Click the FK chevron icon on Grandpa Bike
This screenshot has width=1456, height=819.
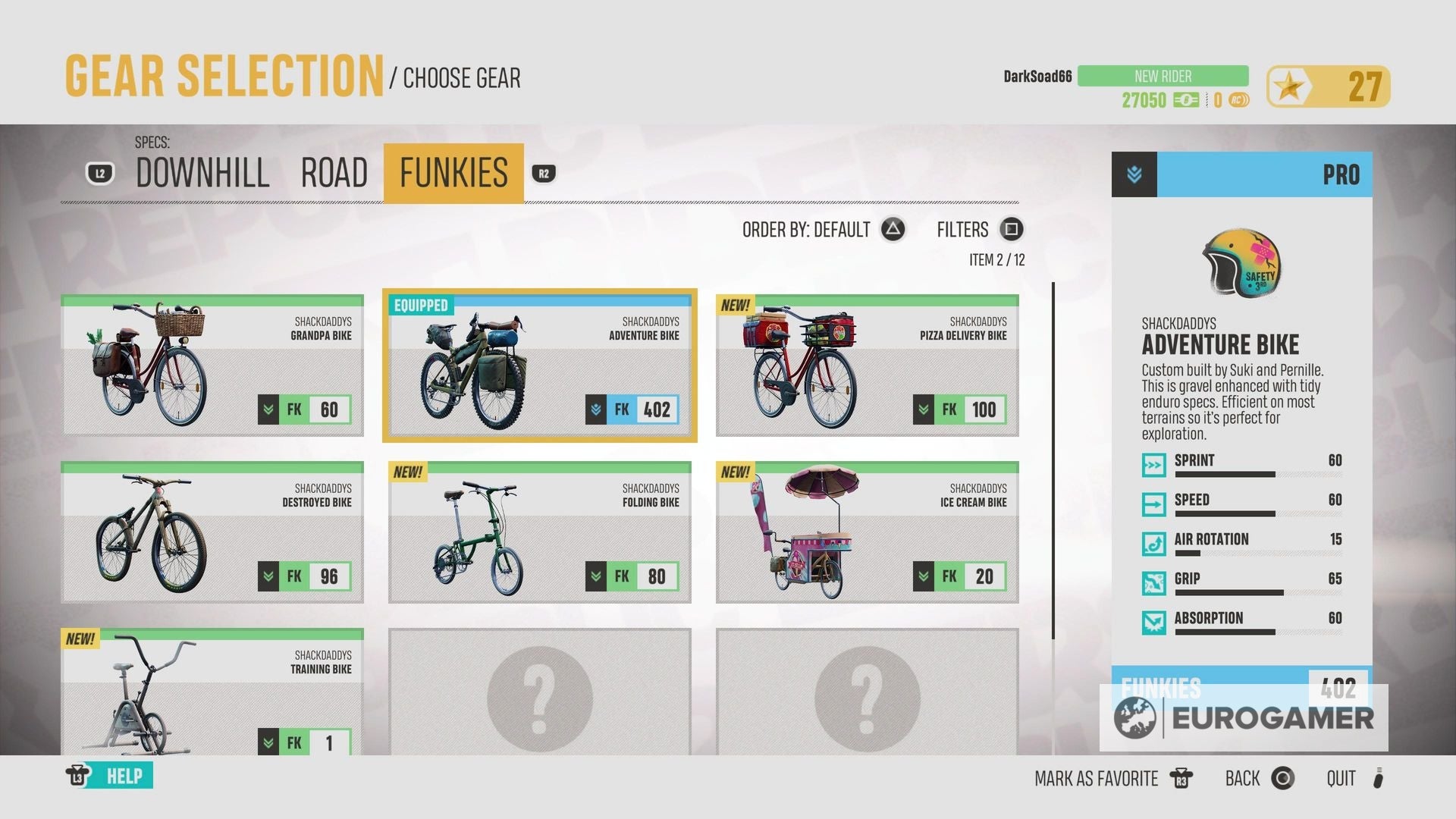(x=267, y=409)
